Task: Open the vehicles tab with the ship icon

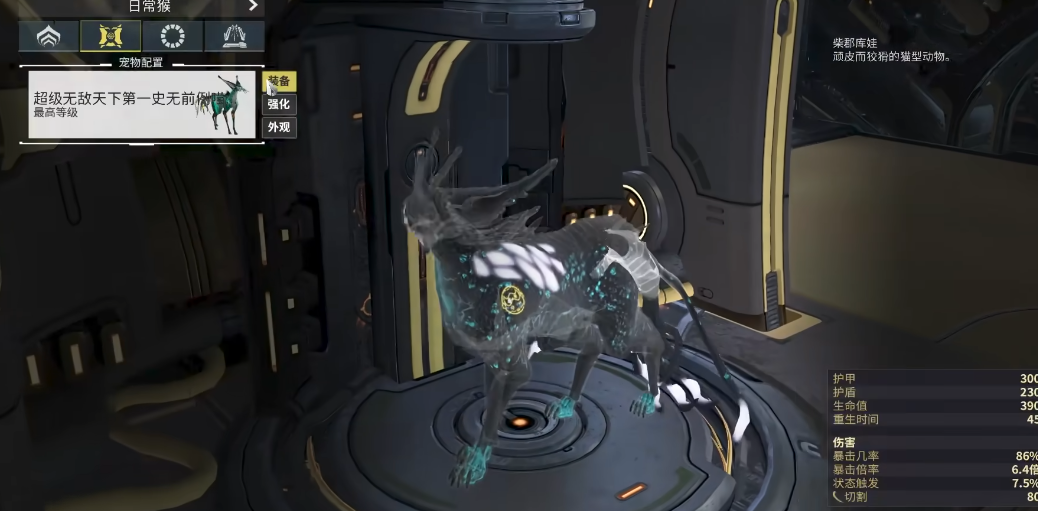Action: tap(234, 37)
